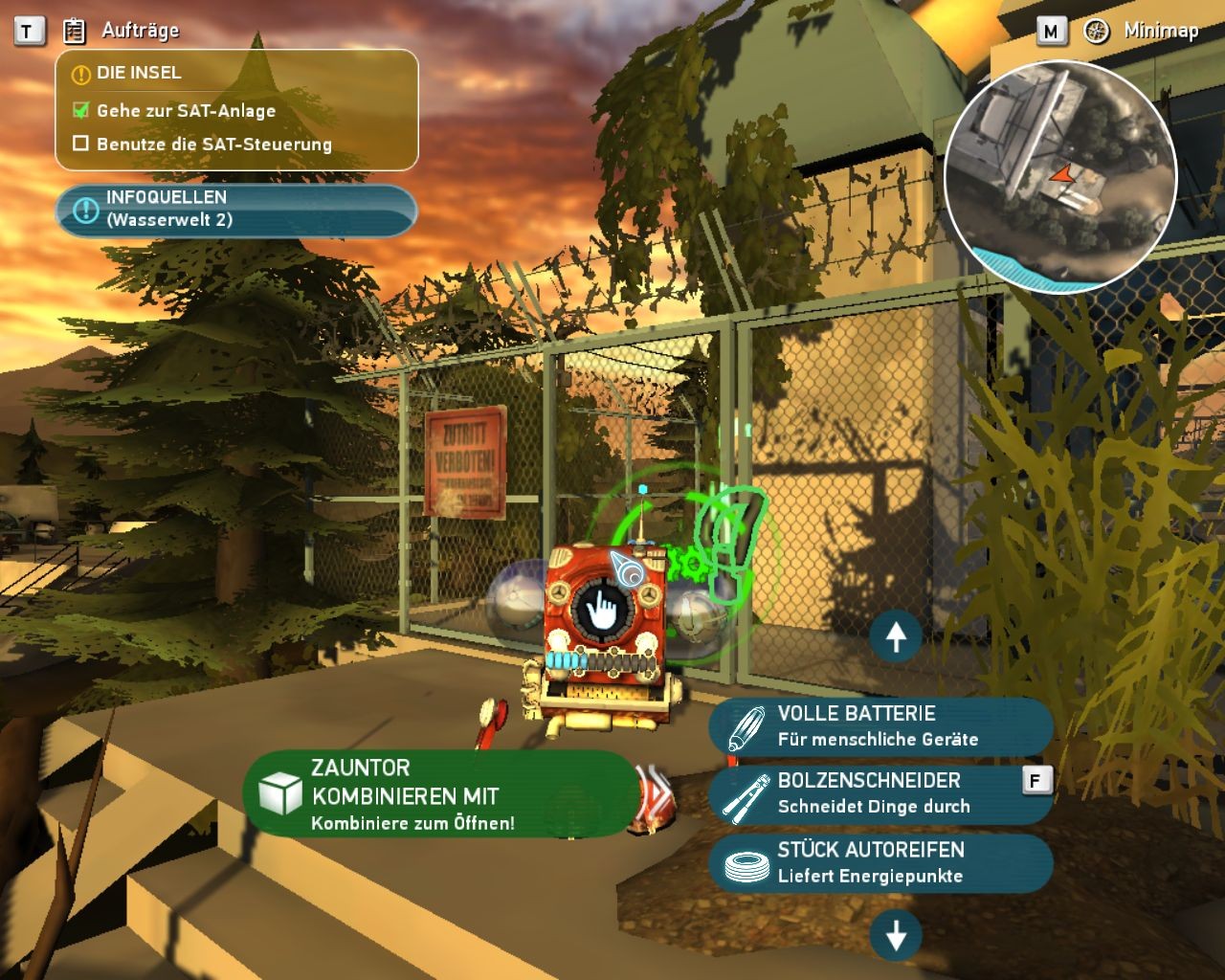
Task: Select the Stück Autoreifen item
Action: click(880, 862)
